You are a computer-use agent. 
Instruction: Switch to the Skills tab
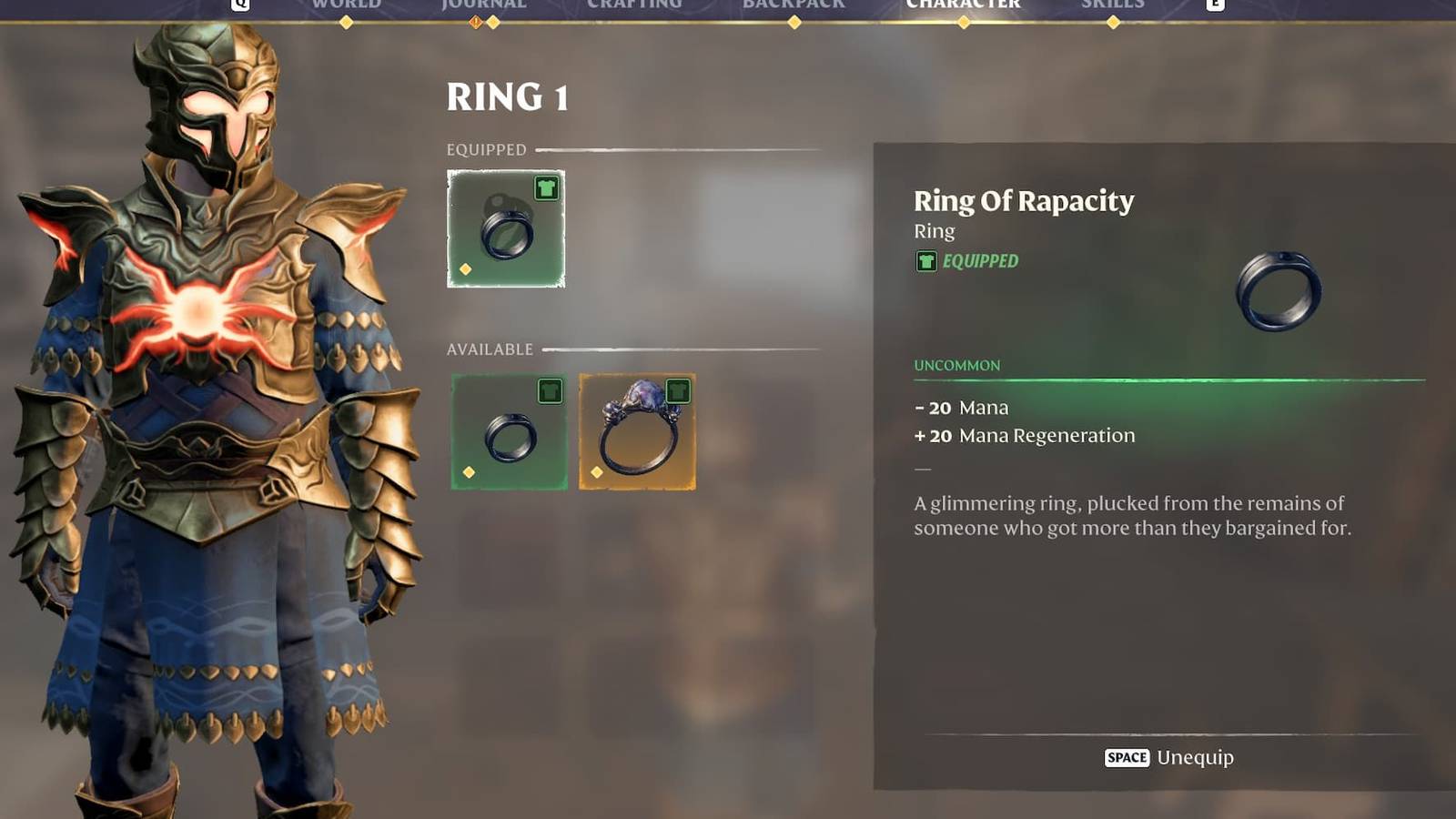point(1114,5)
